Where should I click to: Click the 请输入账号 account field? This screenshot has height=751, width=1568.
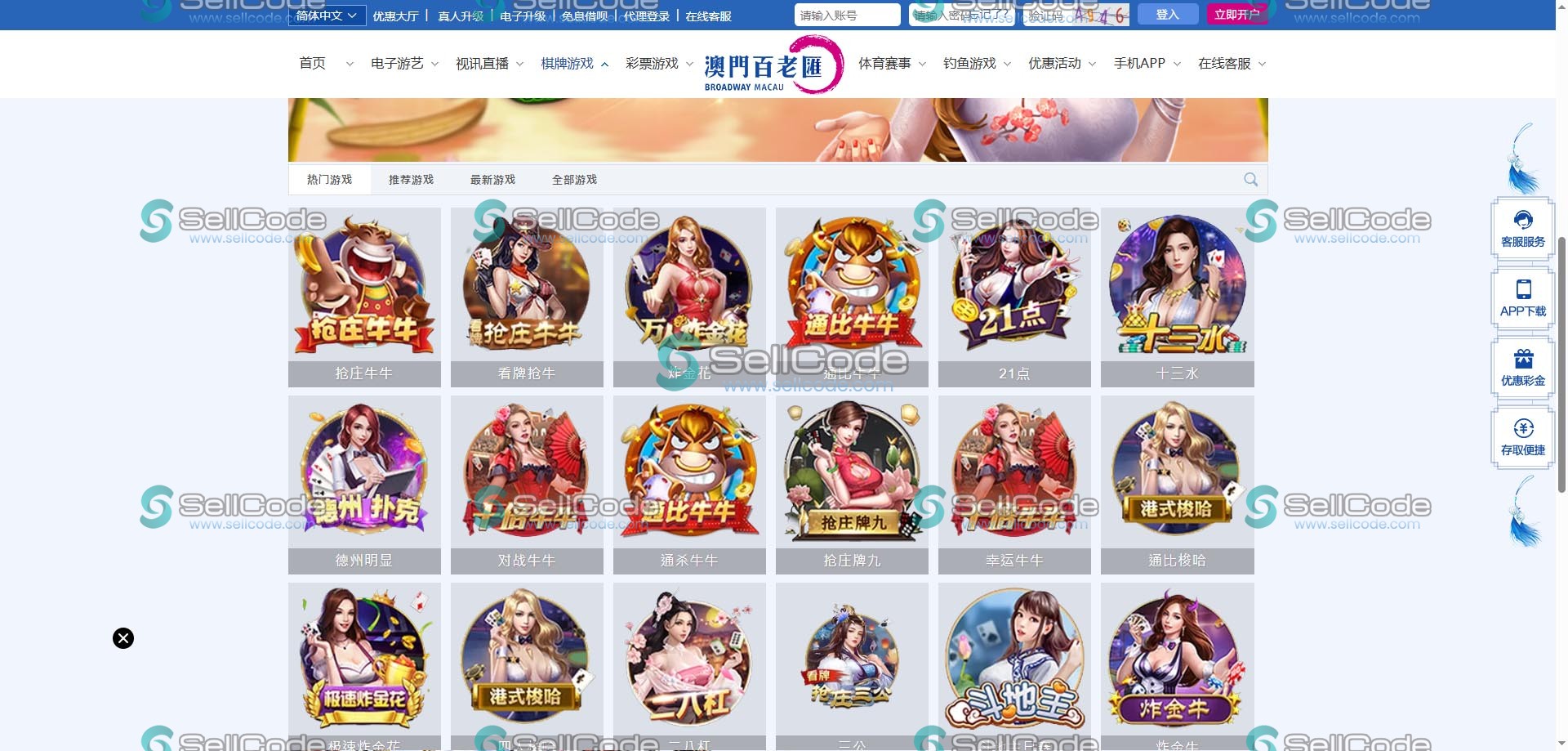(846, 14)
